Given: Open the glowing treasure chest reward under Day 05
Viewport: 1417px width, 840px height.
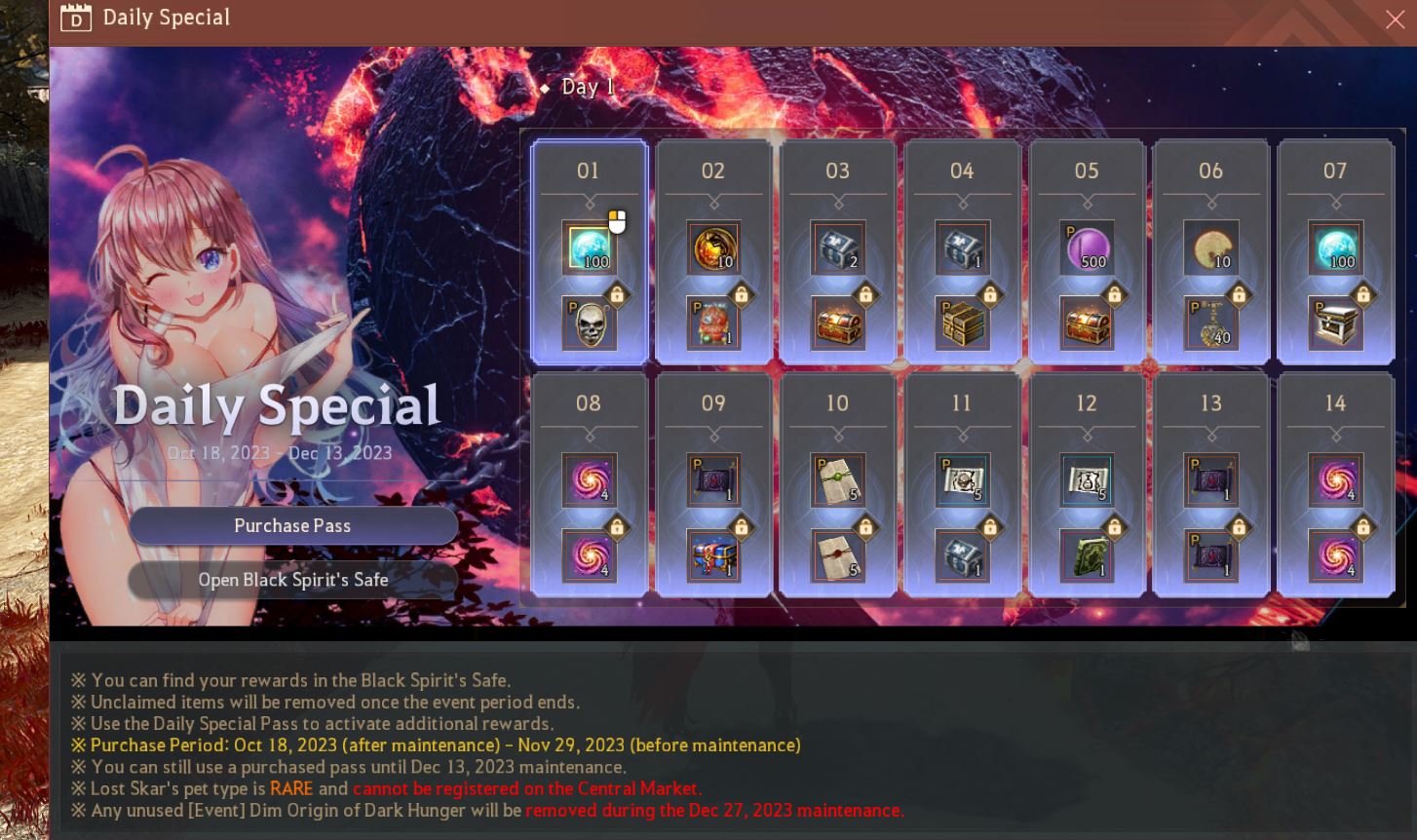Looking at the screenshot, I should (x=1087, y=323).
